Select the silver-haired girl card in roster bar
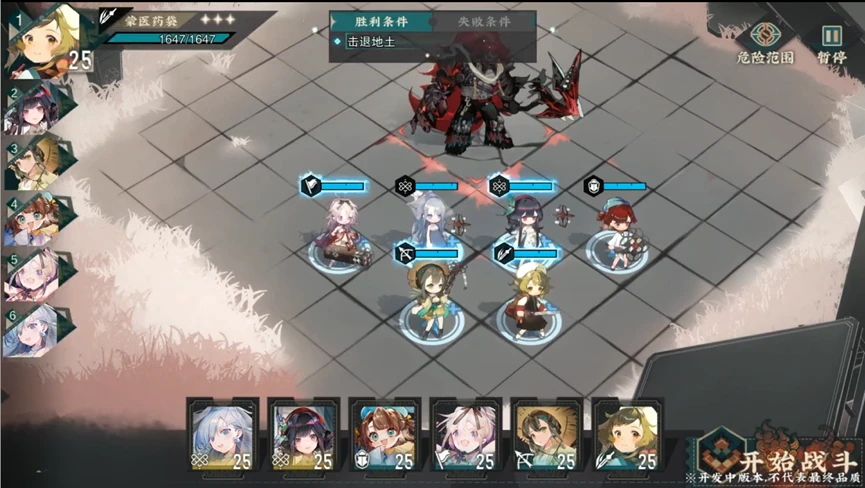The image size is (865, 488). pos(222,434)
